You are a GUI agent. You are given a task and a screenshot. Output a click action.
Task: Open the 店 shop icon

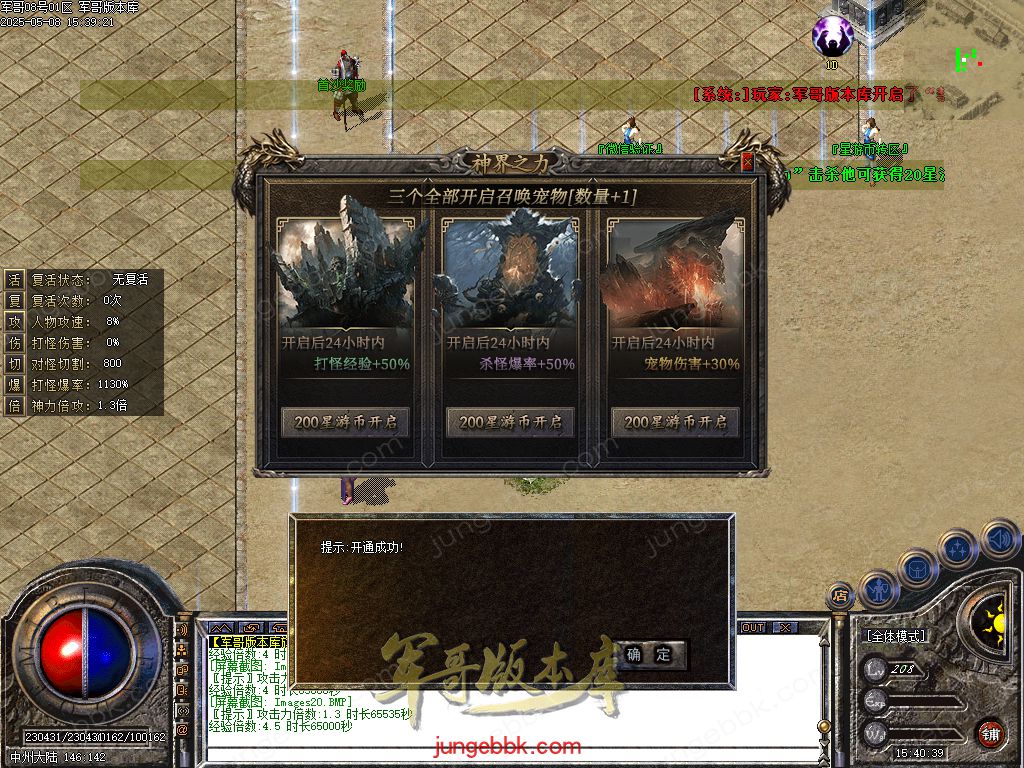click(840, 596)
